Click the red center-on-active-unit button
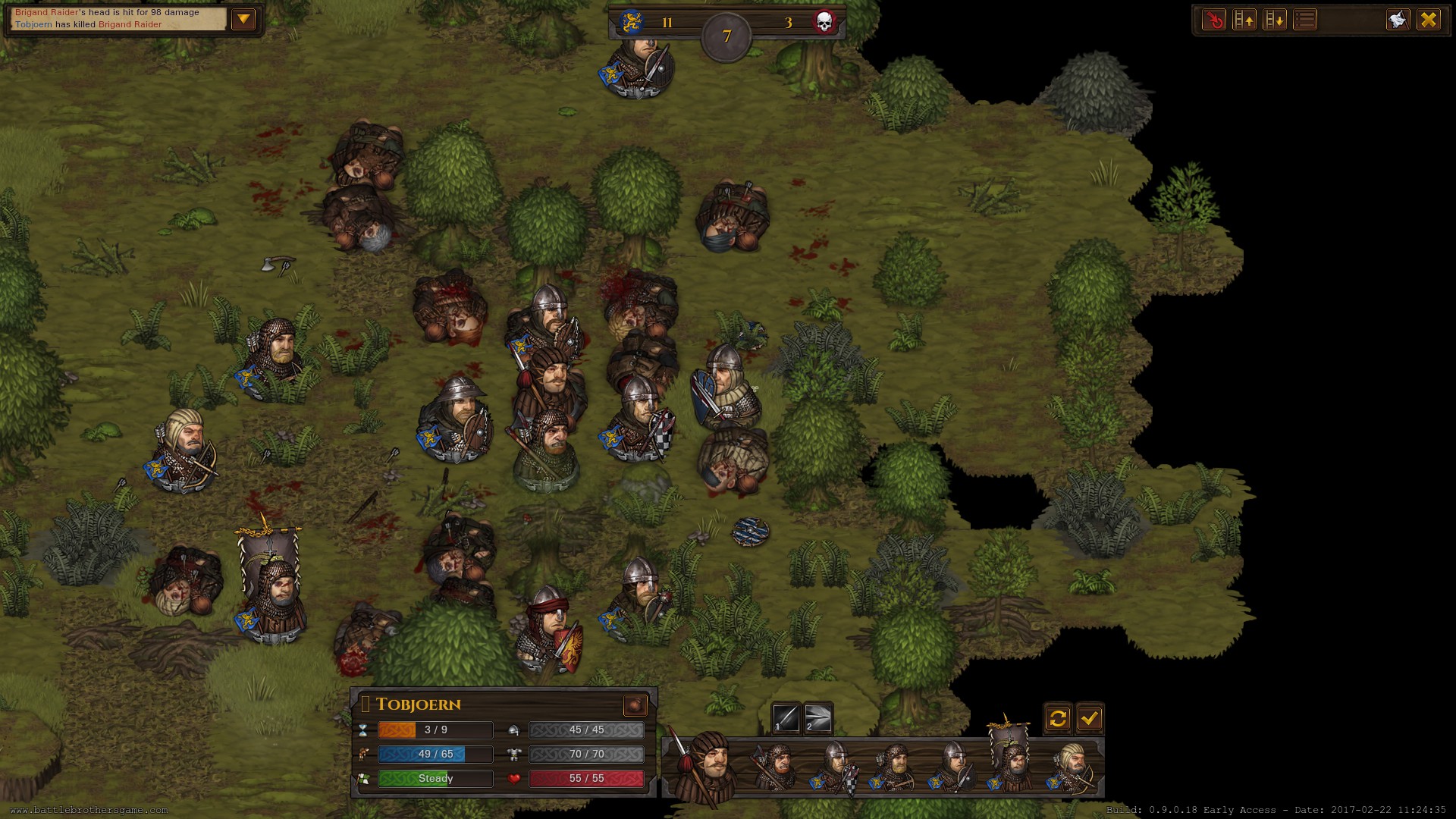Image resolution: width=1456 pixels, height=819 pixels. click(1214, 20)
